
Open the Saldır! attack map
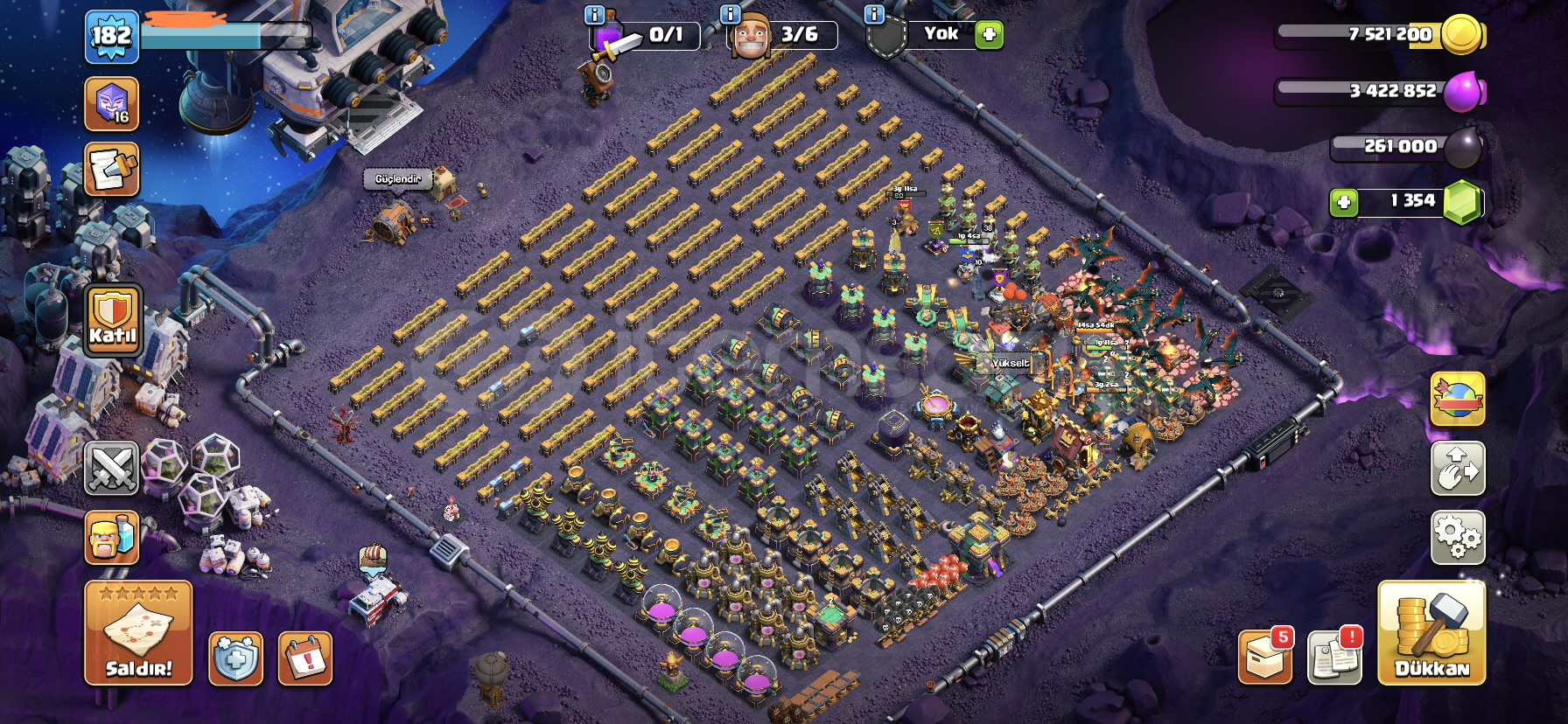138,632
